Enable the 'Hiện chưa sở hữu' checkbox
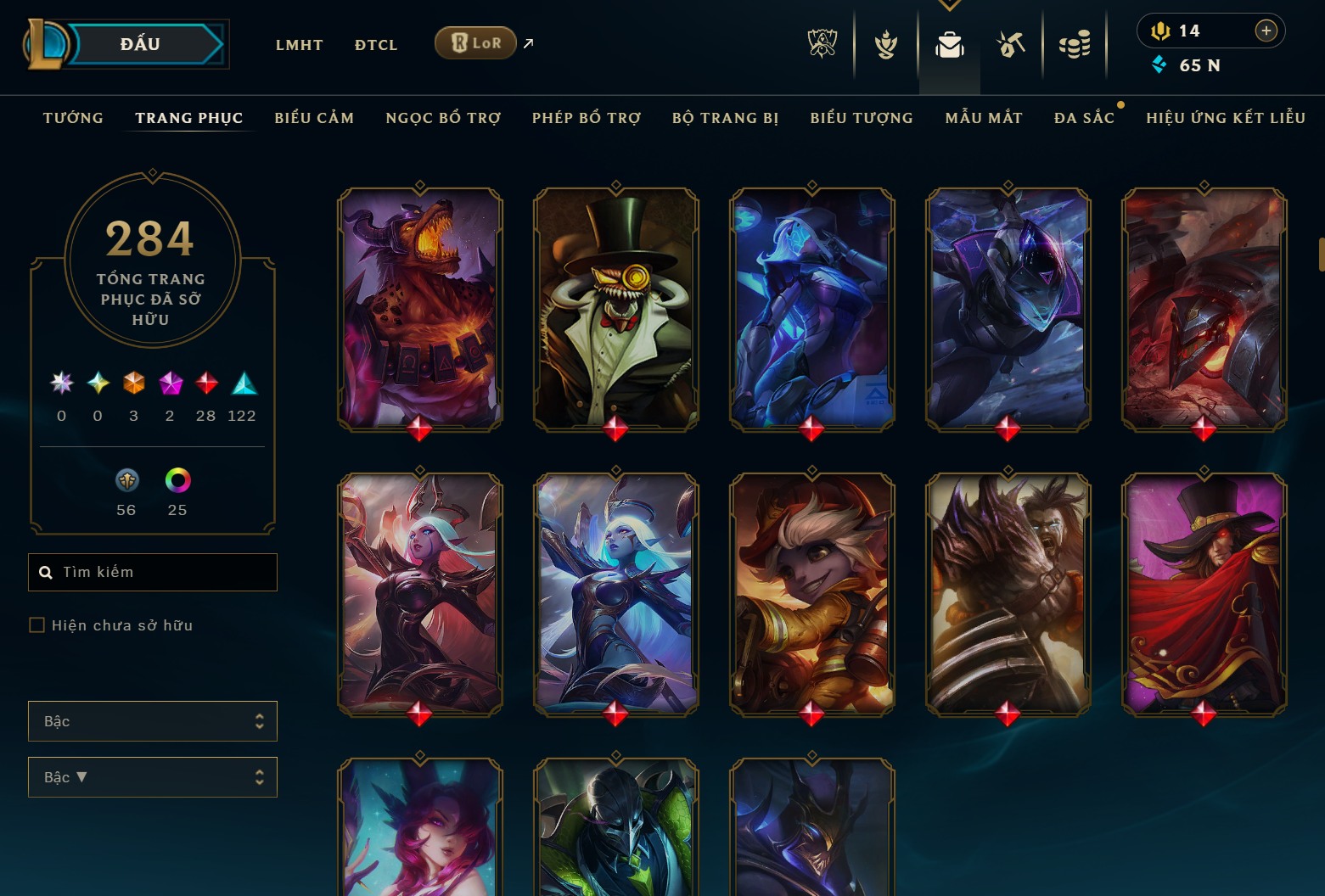Image resolution: width=1325 pixels, height=896 pixels. click(x=37, y=624)
